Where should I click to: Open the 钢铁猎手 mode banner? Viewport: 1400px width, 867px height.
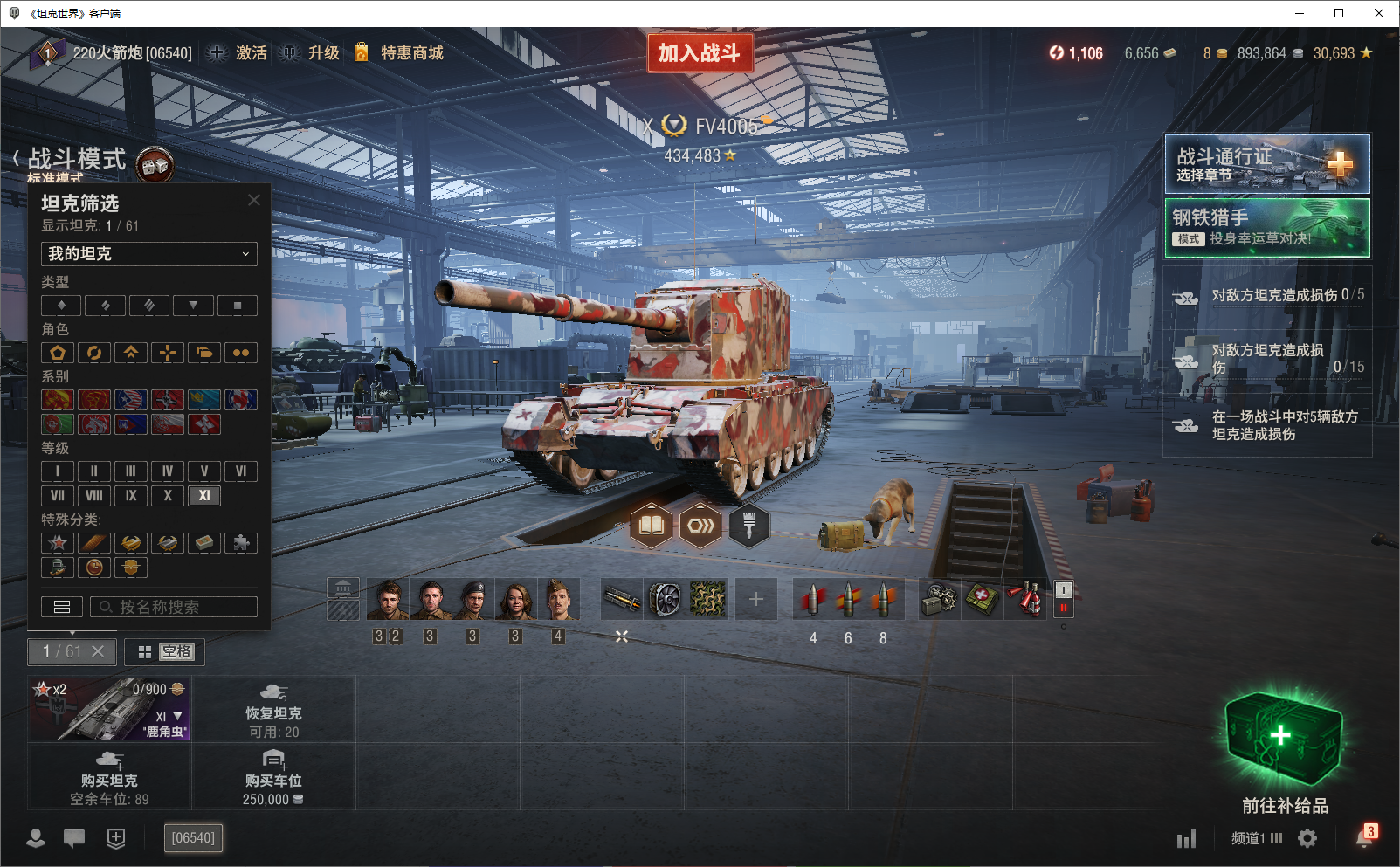pyautogui.click(x=1267, y=228)
